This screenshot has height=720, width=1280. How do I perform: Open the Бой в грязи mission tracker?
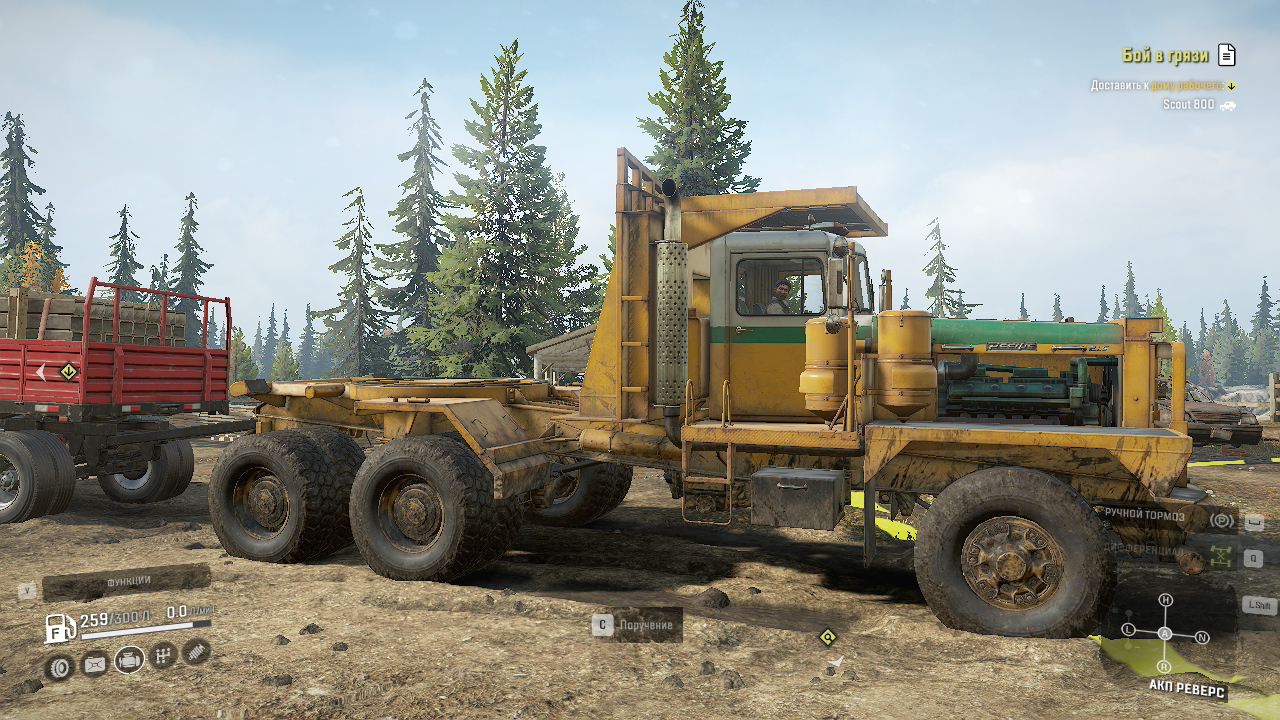click(1164, 55)
